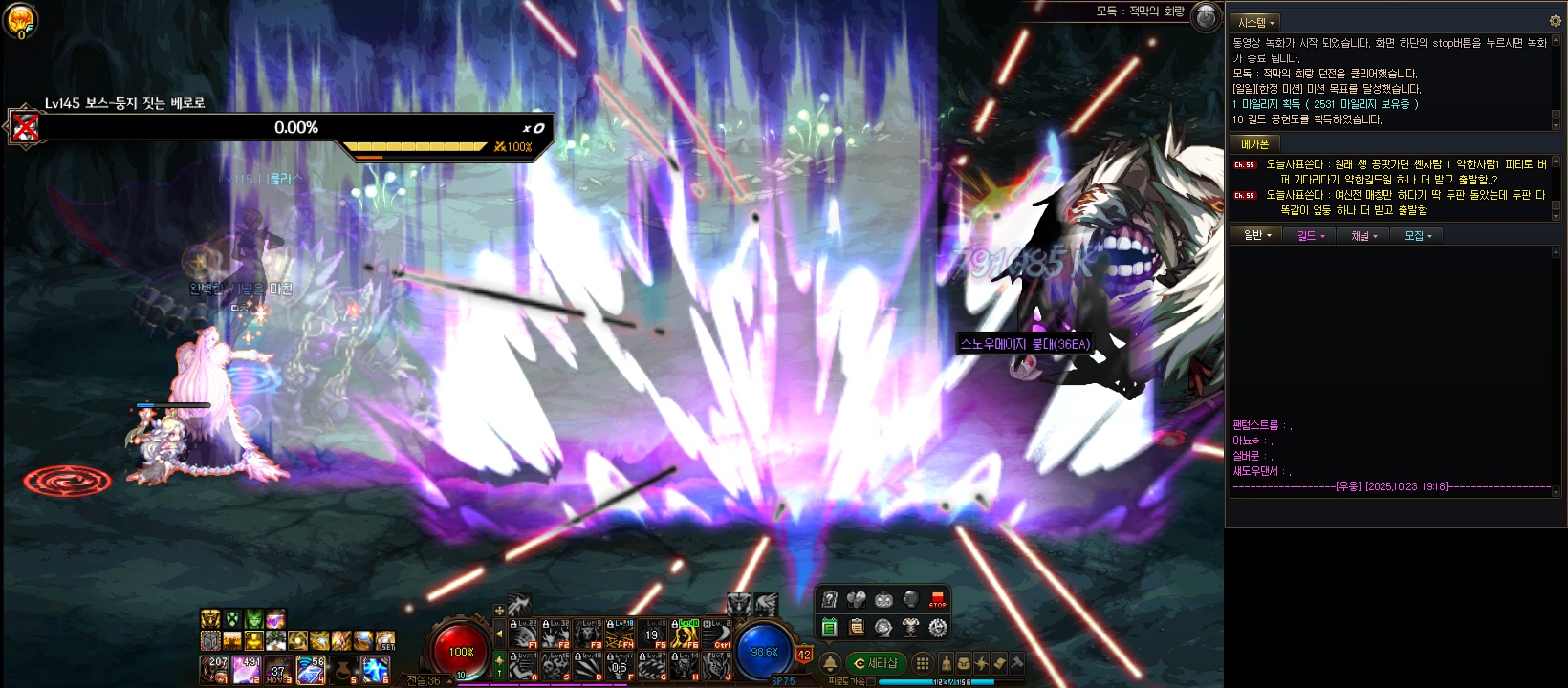Viewport: 1568px width, 688px height.
Task: Activate the F6 skill with yellow figure
Action: (685, 634)
